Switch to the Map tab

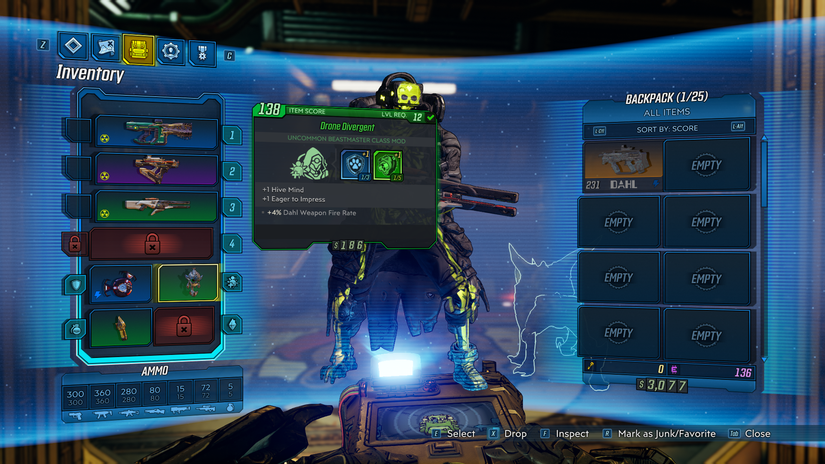click(x=106, y=48)
